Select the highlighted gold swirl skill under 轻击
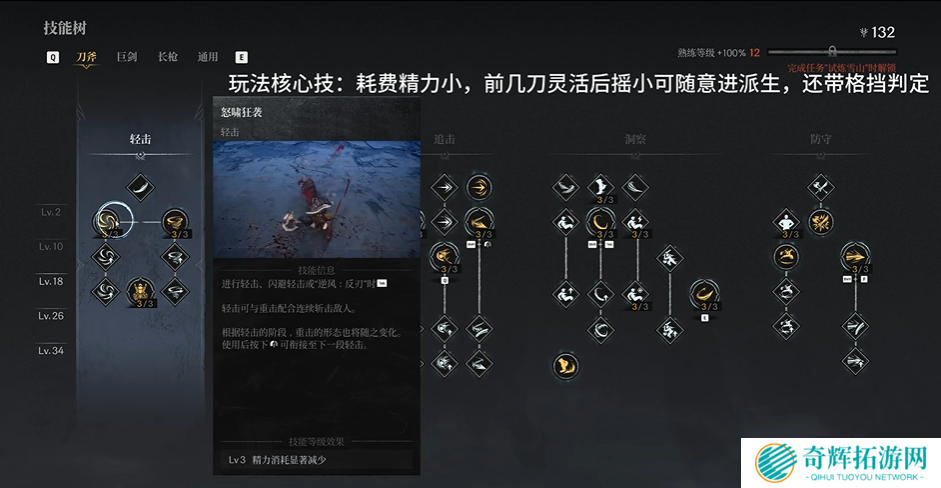The height and width of the screenshot is (488, 941). [x=108, y=221]
